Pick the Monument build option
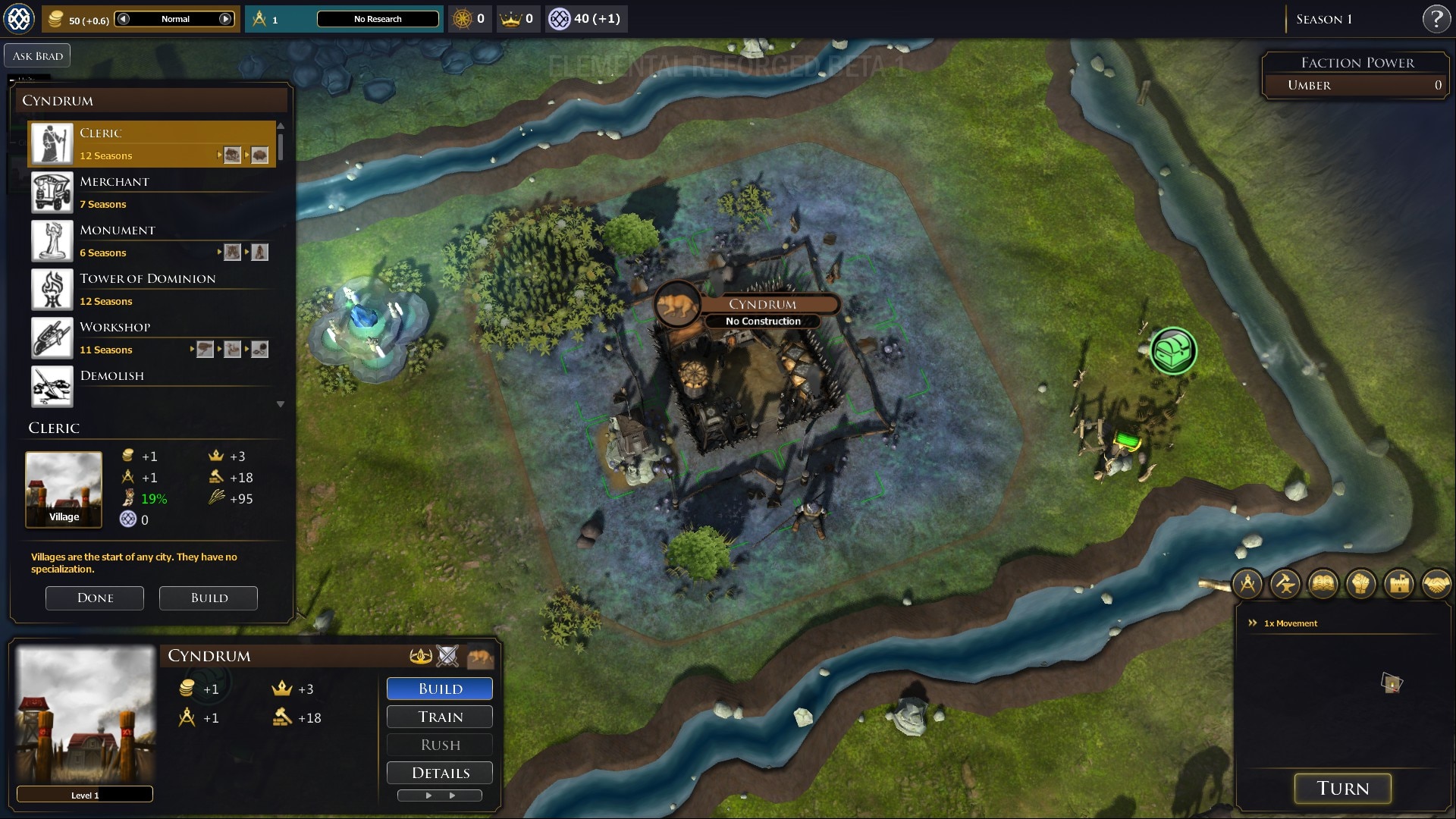 pyautogui.click(x=152, y=240)
